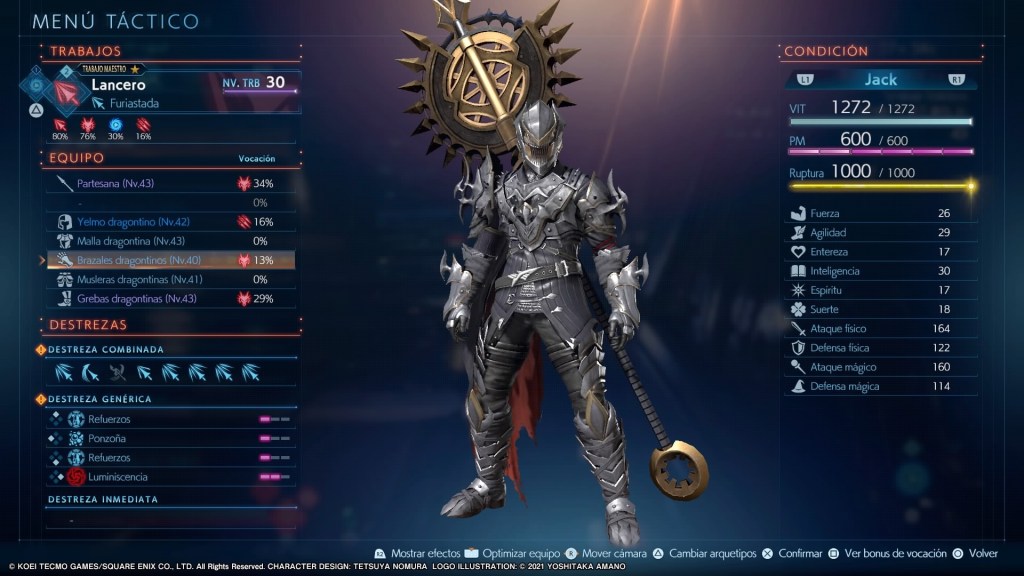Open the Destreza Combinada section
The image size is (1024, 576).
(x=106, y=349)
